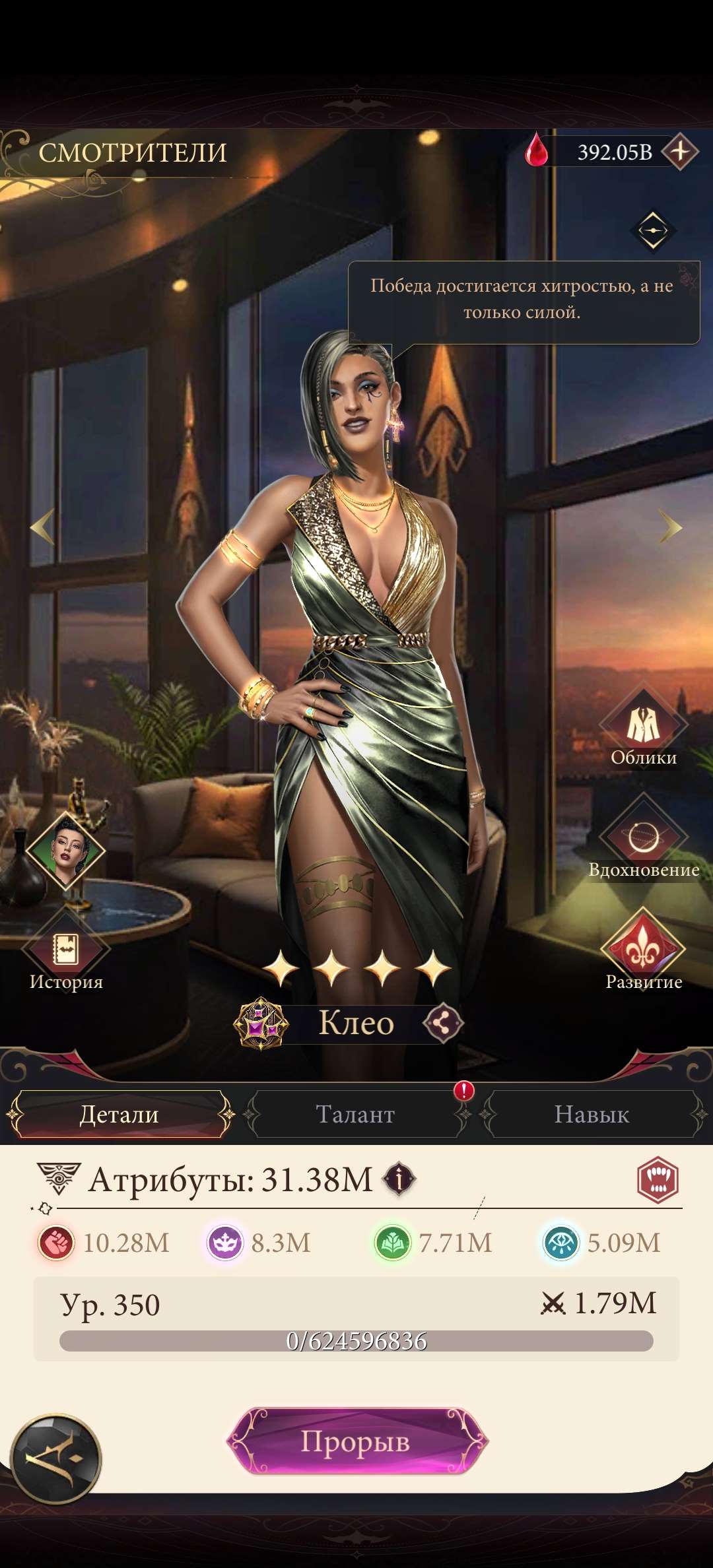The width and height of the screenshot is (713, 1568).
Task: Switch to the Талант tab
Action: (355, 1115)
